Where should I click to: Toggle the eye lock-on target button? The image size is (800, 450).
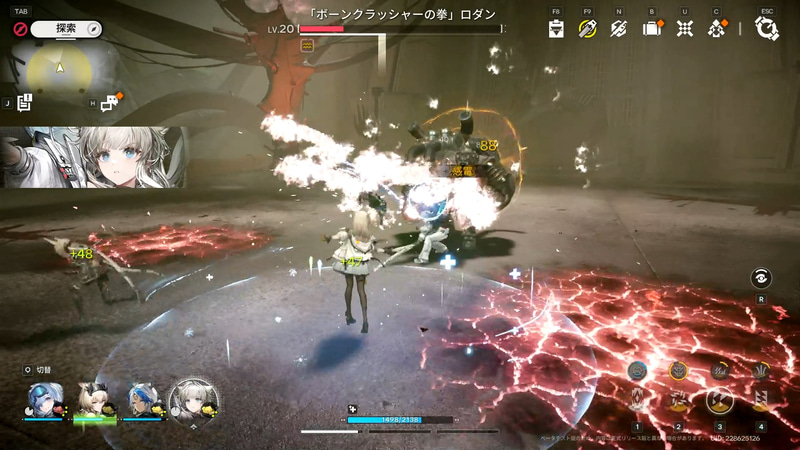click(x=762, y=278)
